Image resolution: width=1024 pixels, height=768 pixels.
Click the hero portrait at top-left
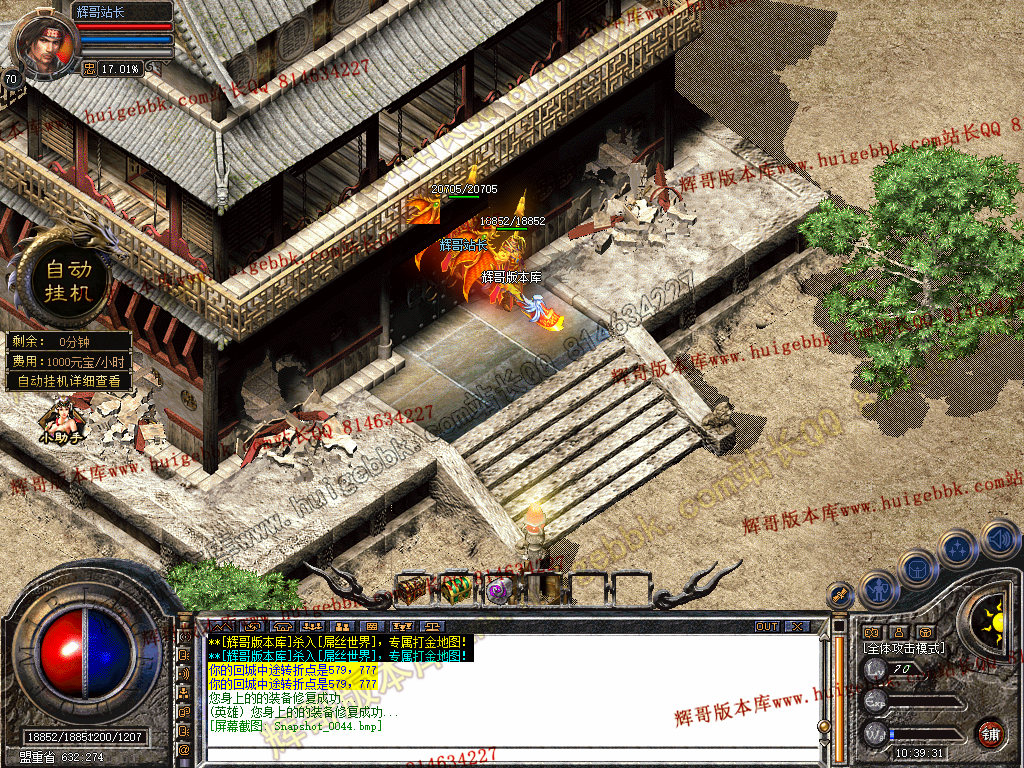pos(44,42)
